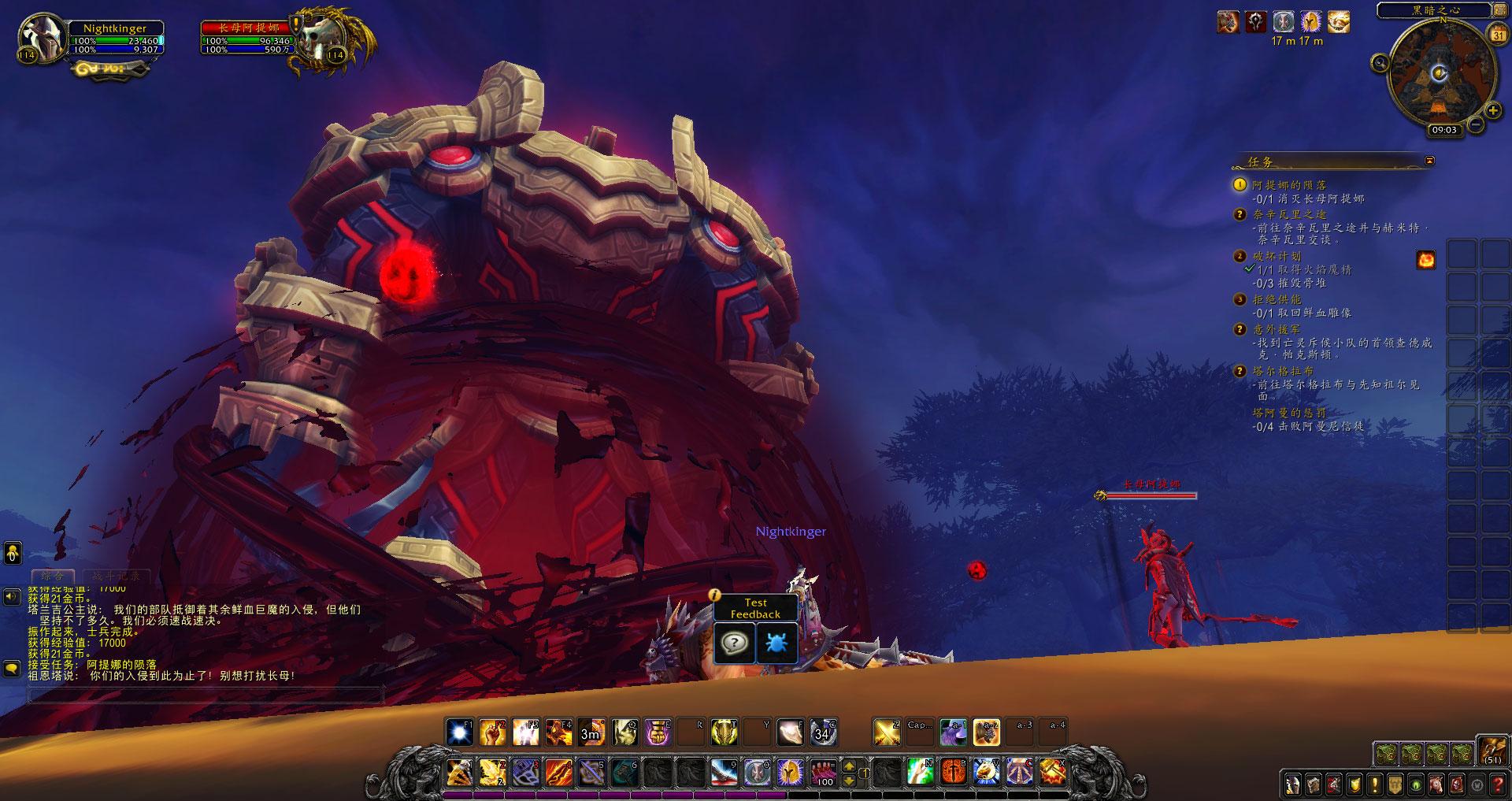This screenshot has height=801, width=1512.
Task: Collapse the quest tracker panel
Action: click(x=1429, y=161)
